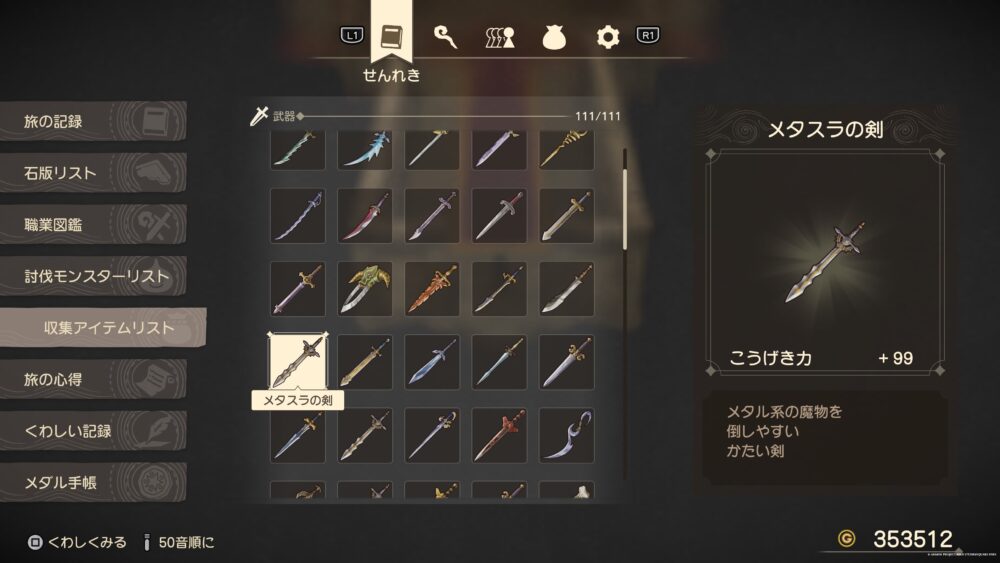The image size is (1000, 563).
Task: Open the gear settings tab
Action: coord(608,37)
